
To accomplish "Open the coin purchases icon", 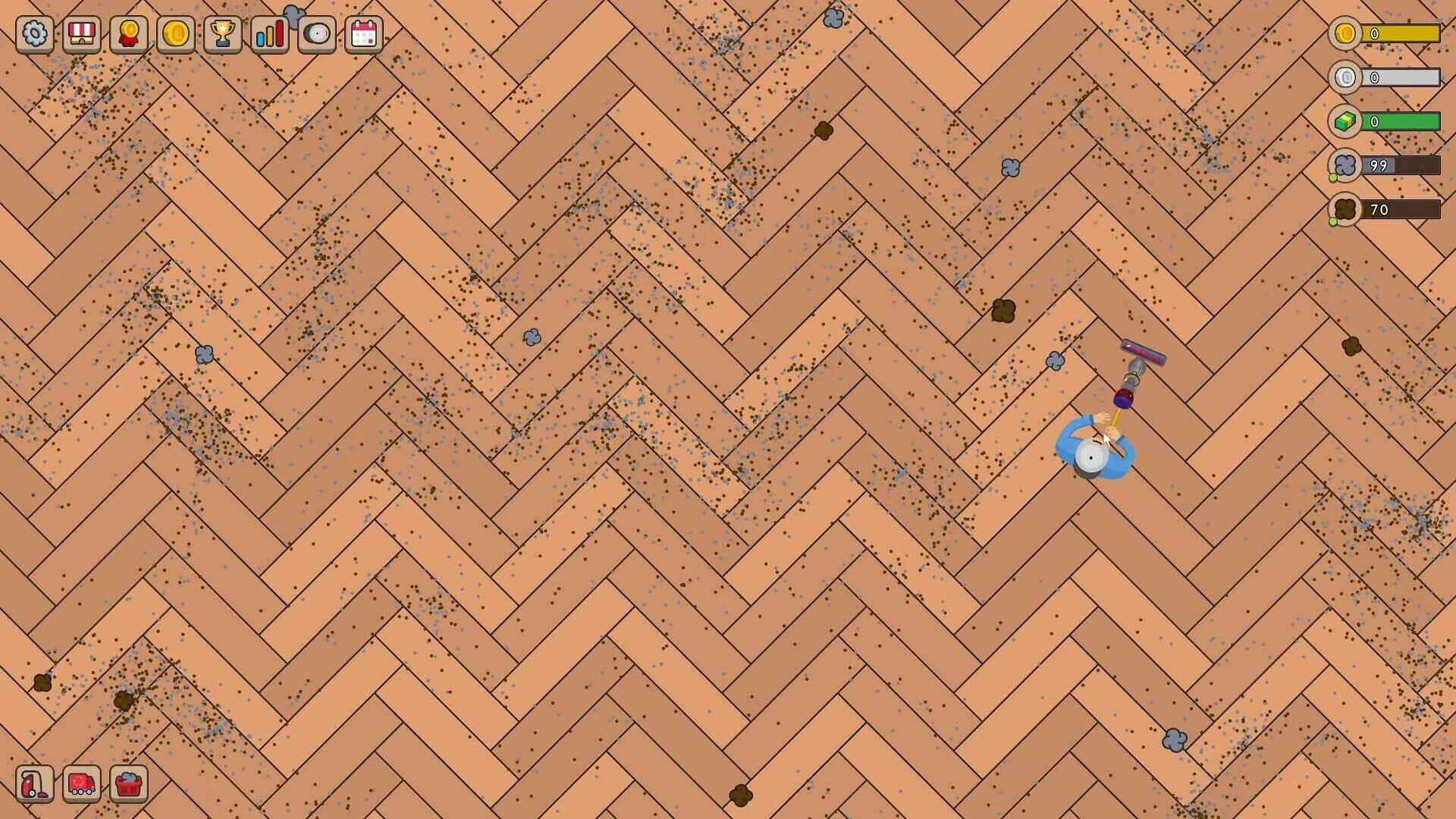I will [x=176, y=34].
